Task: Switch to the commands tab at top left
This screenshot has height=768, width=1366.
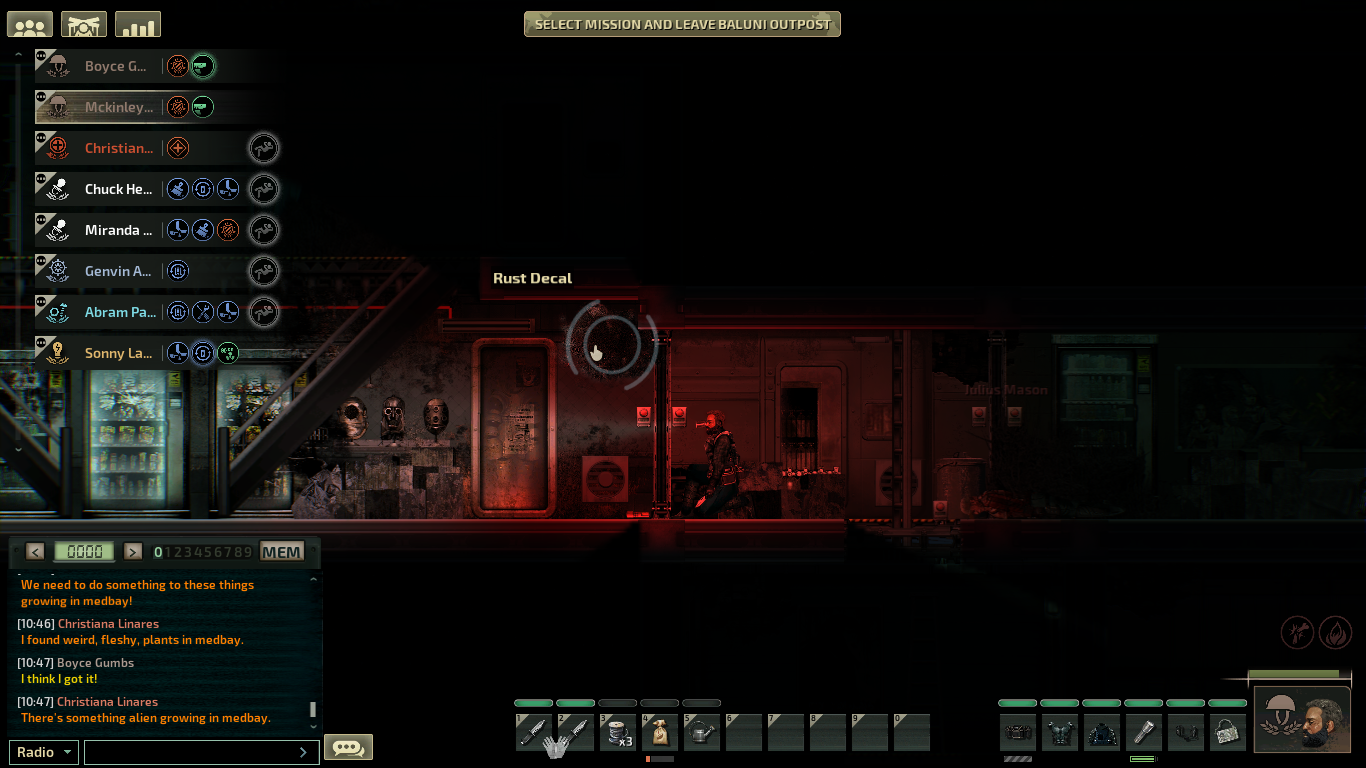Action: 83,23
